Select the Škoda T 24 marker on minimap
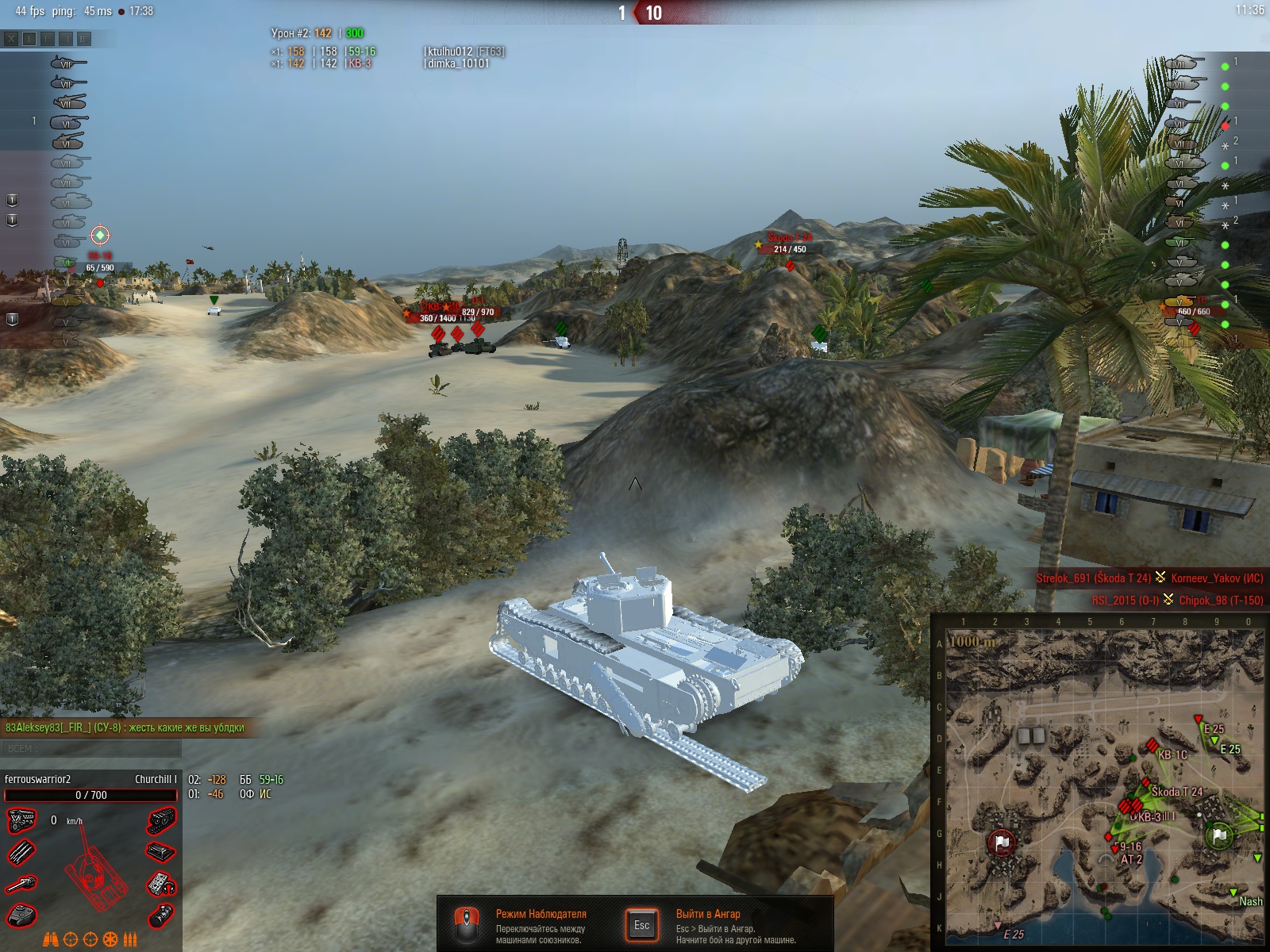 click(1145, 784)
